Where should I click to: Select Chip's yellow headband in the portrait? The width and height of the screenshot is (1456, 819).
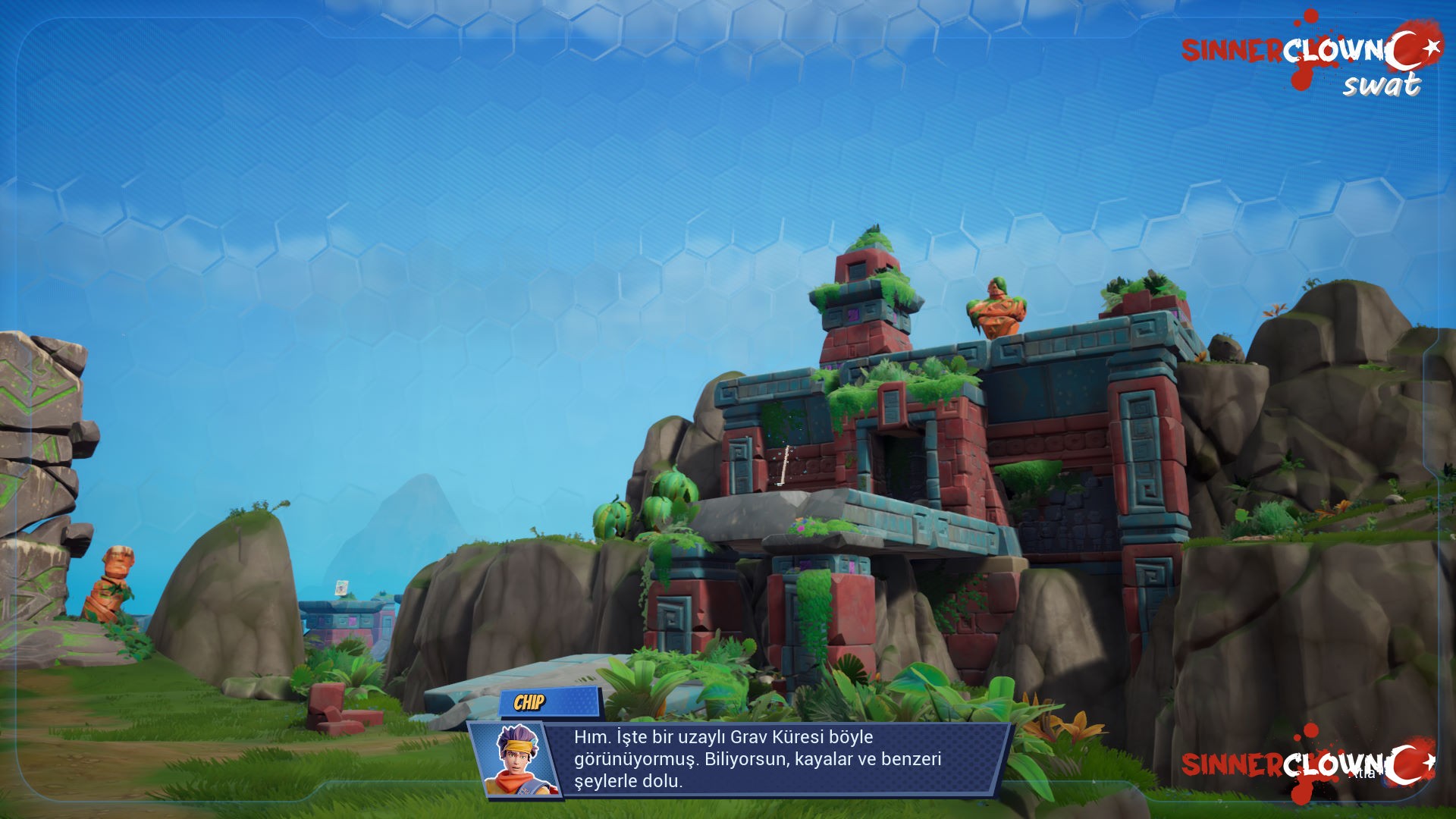pos(519,747)
